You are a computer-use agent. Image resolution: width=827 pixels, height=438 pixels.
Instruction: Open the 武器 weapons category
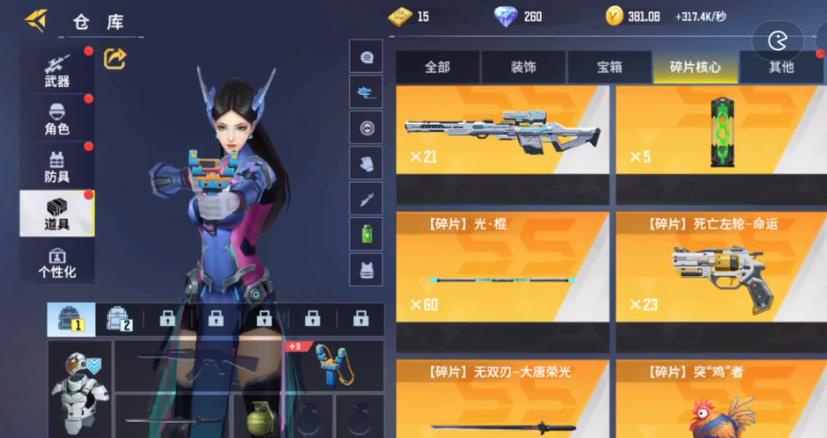pyautogui.click(x=57, y=70)
